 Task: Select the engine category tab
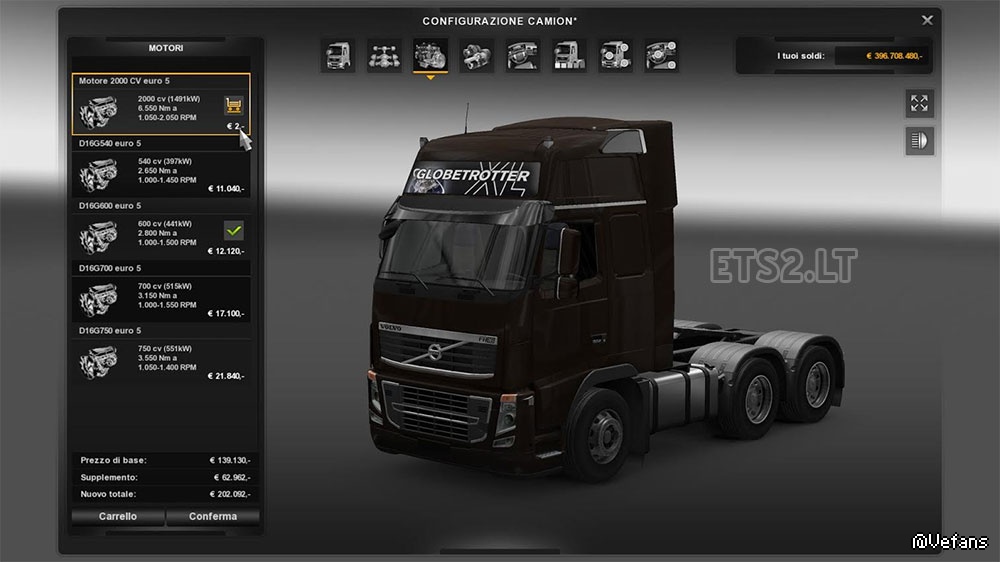pyautogui.click(x=430, y=56)
